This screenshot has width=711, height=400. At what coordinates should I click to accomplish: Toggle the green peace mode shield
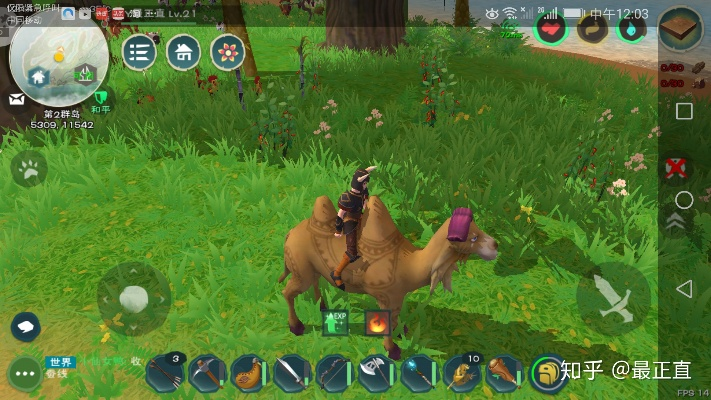point(101,99)
